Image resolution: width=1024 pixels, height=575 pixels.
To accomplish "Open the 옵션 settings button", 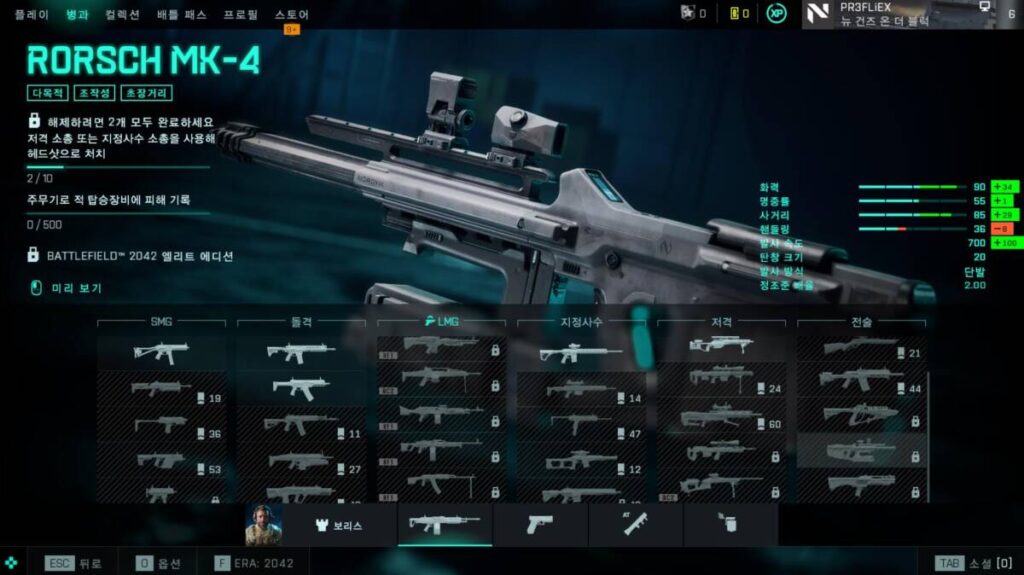I will tap(160, 563).
